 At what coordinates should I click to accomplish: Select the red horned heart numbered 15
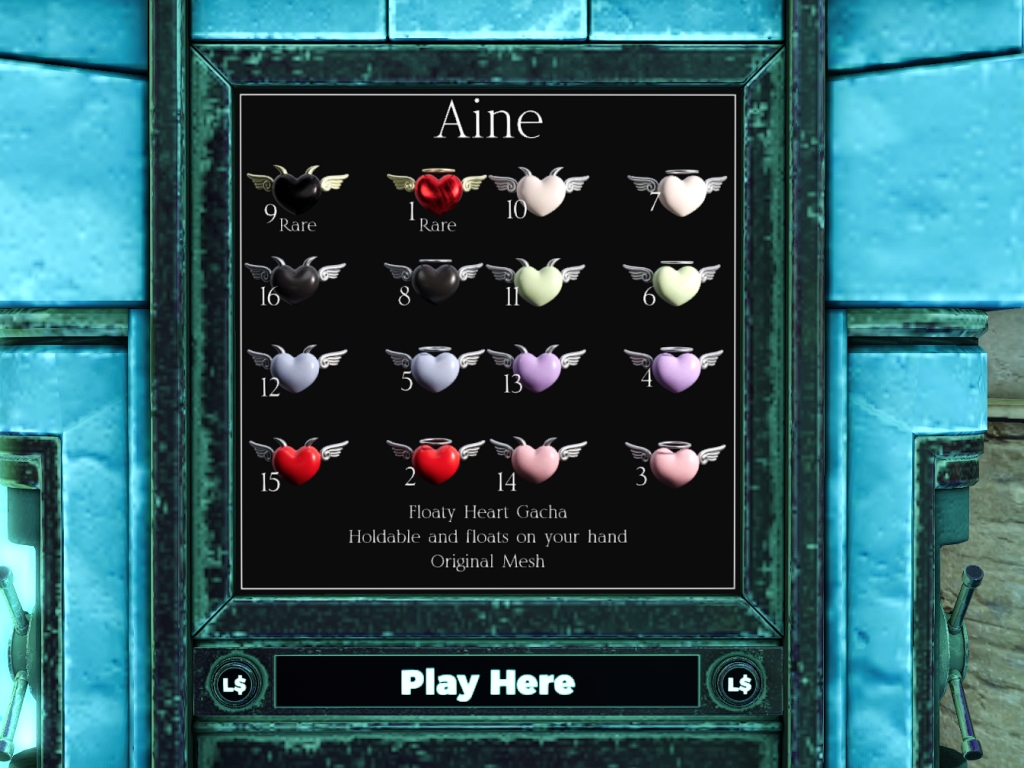pos(298,463)
